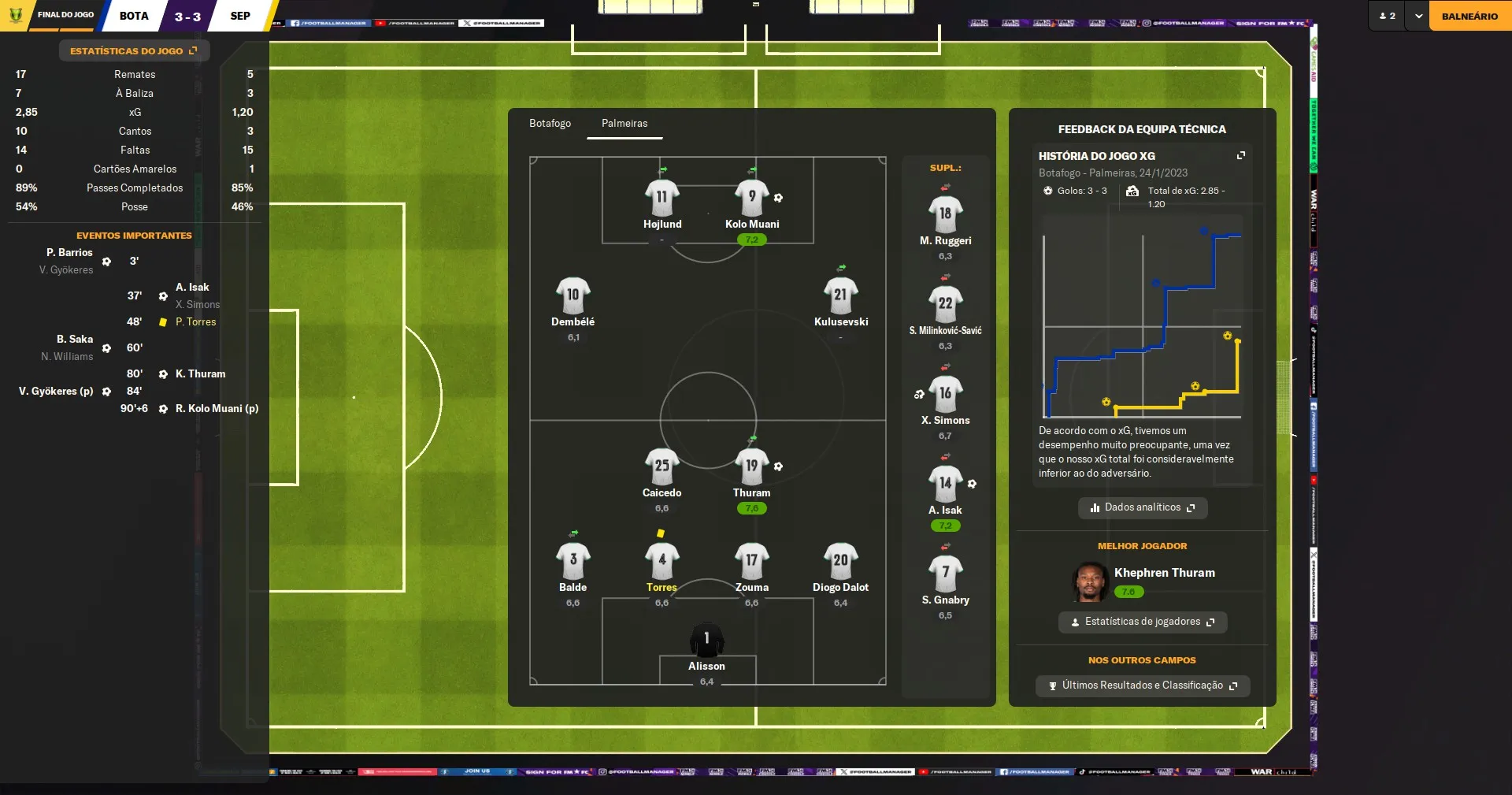Click the Balneário button
Screen dimensions: 1512x795
(x=1469, y=16)
